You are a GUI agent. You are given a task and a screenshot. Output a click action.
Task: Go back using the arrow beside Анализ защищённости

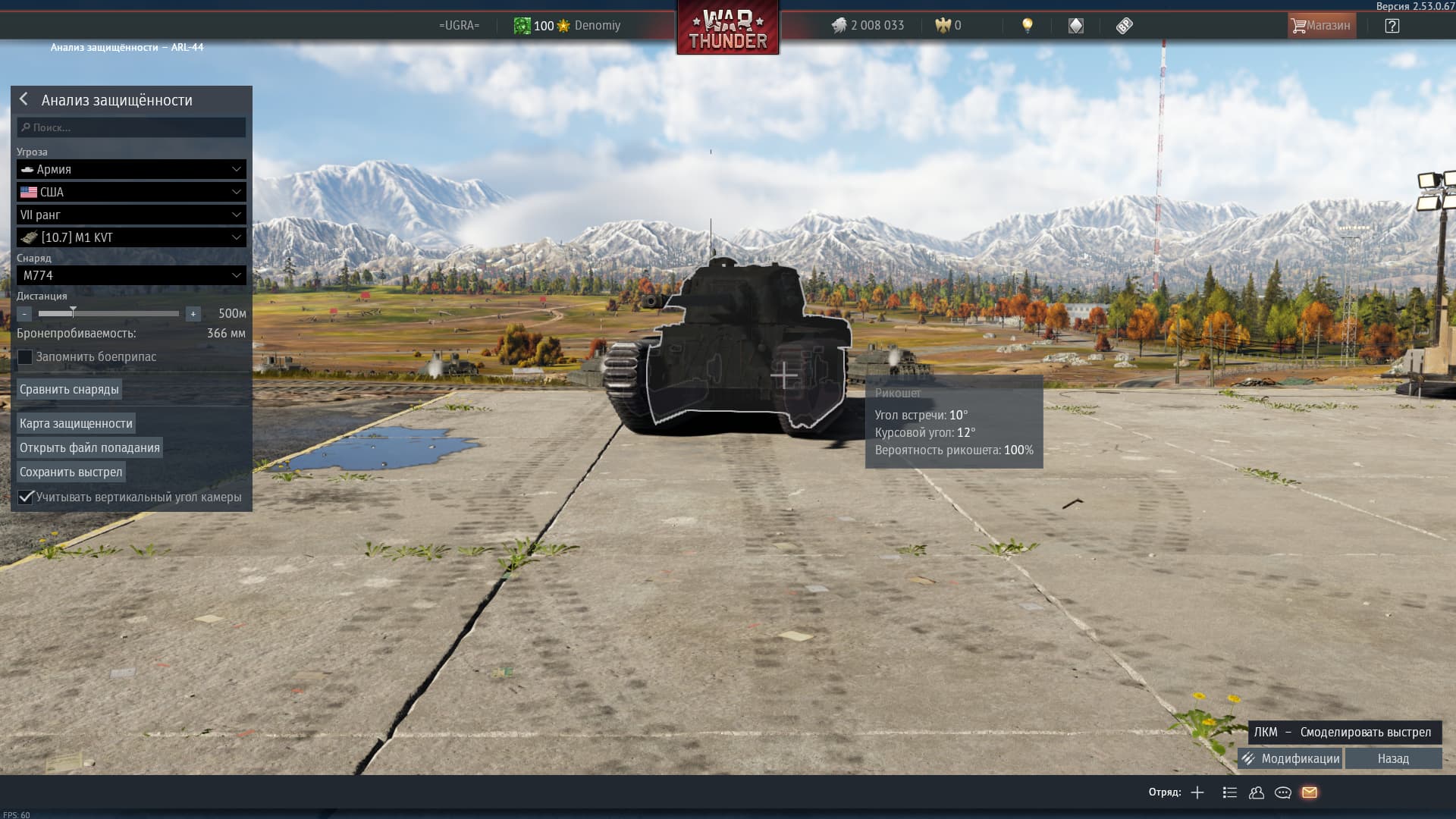coord(24,99)
